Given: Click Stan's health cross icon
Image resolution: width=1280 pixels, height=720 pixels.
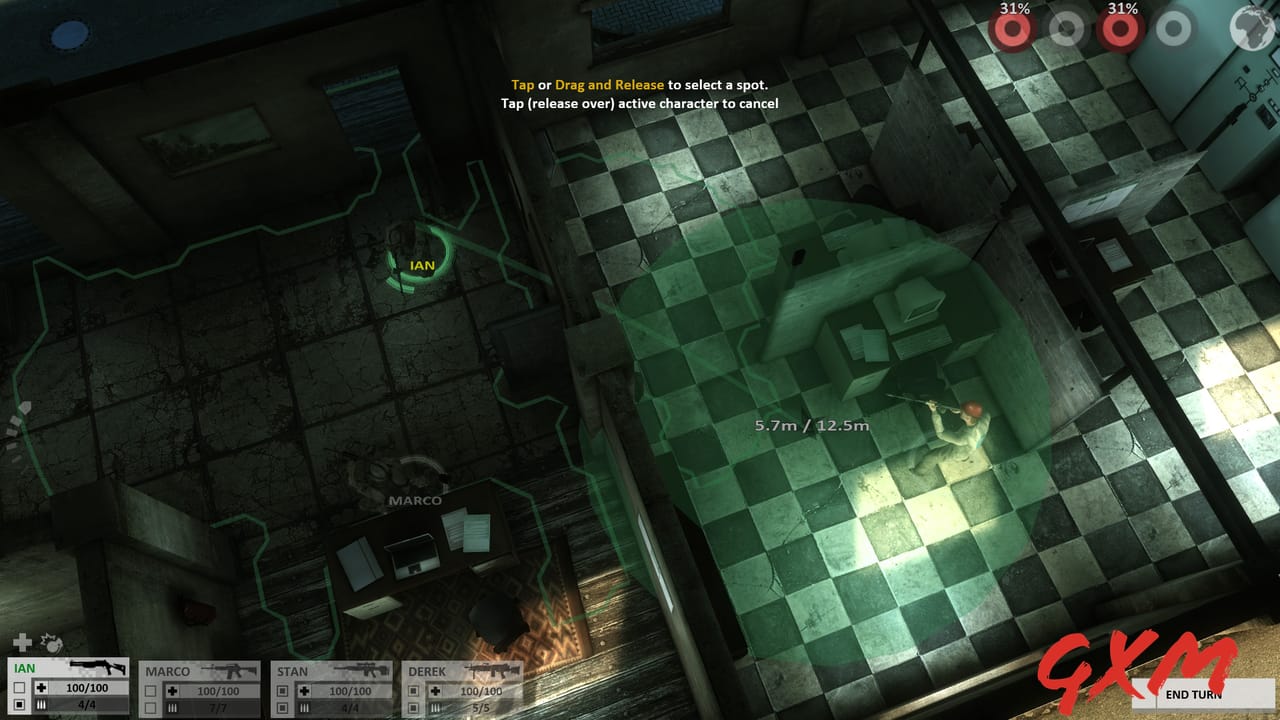Looking at the screenshot, I should pos(306,689).
